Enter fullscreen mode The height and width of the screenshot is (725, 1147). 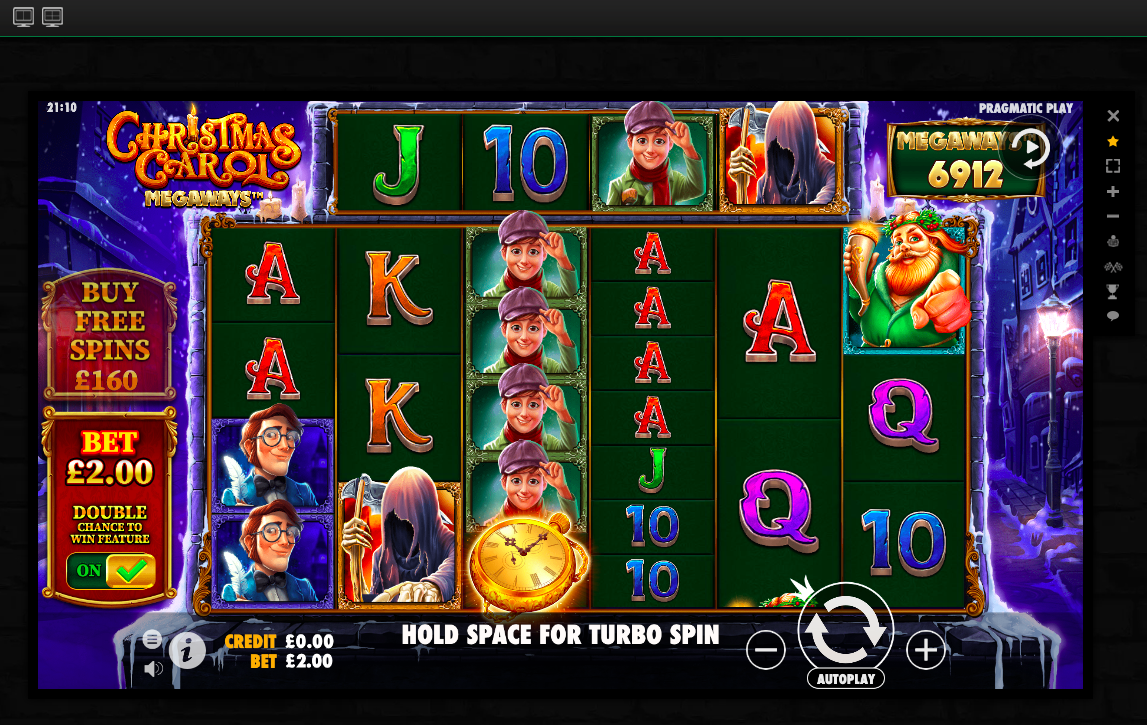pyautogui.click(x=1113, y=166)
